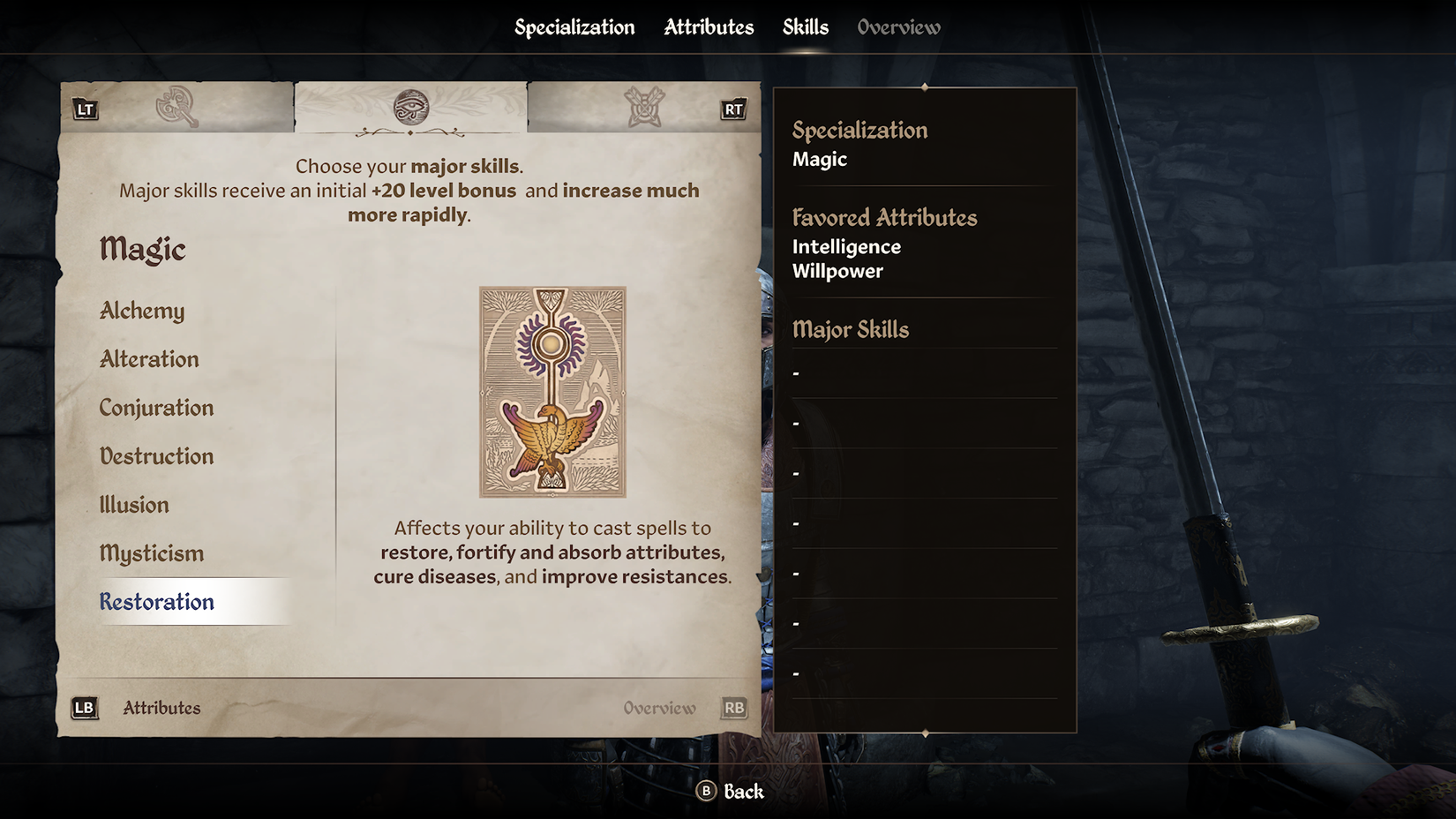Image resolution: width=1456 pixels, height=819 pixels.
Task: Select the magic skills eye tab
Action: [410, 107]
